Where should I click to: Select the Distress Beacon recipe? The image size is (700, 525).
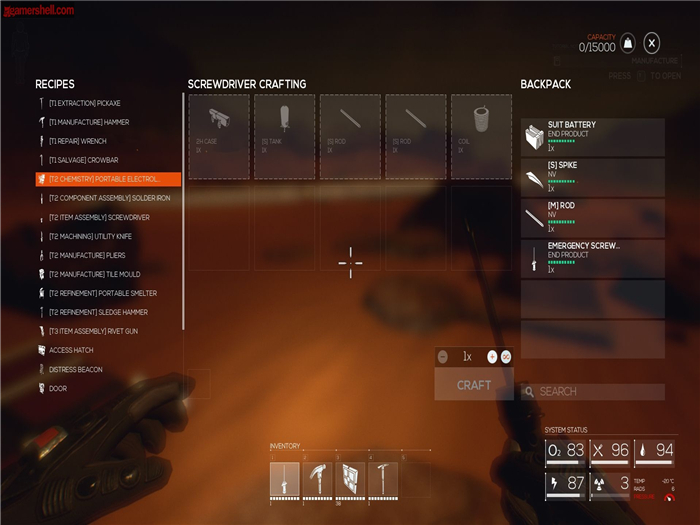(76, 369)
